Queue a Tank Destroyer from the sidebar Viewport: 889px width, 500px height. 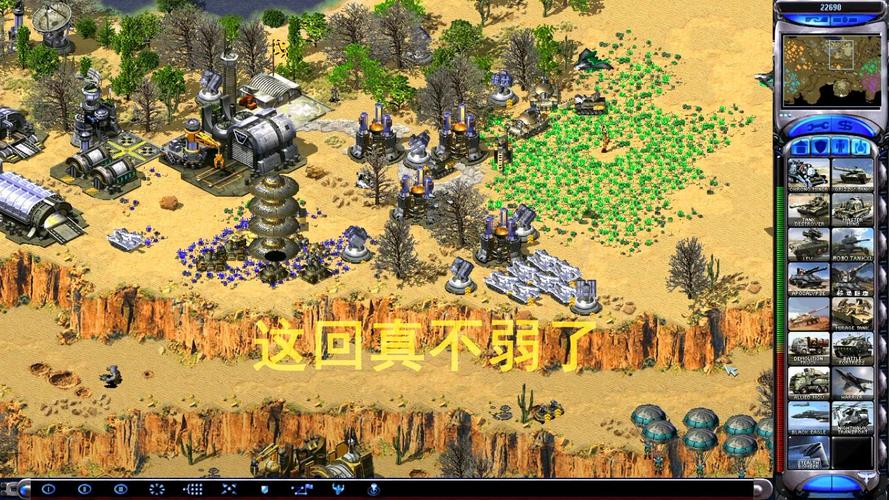[808, 208]
